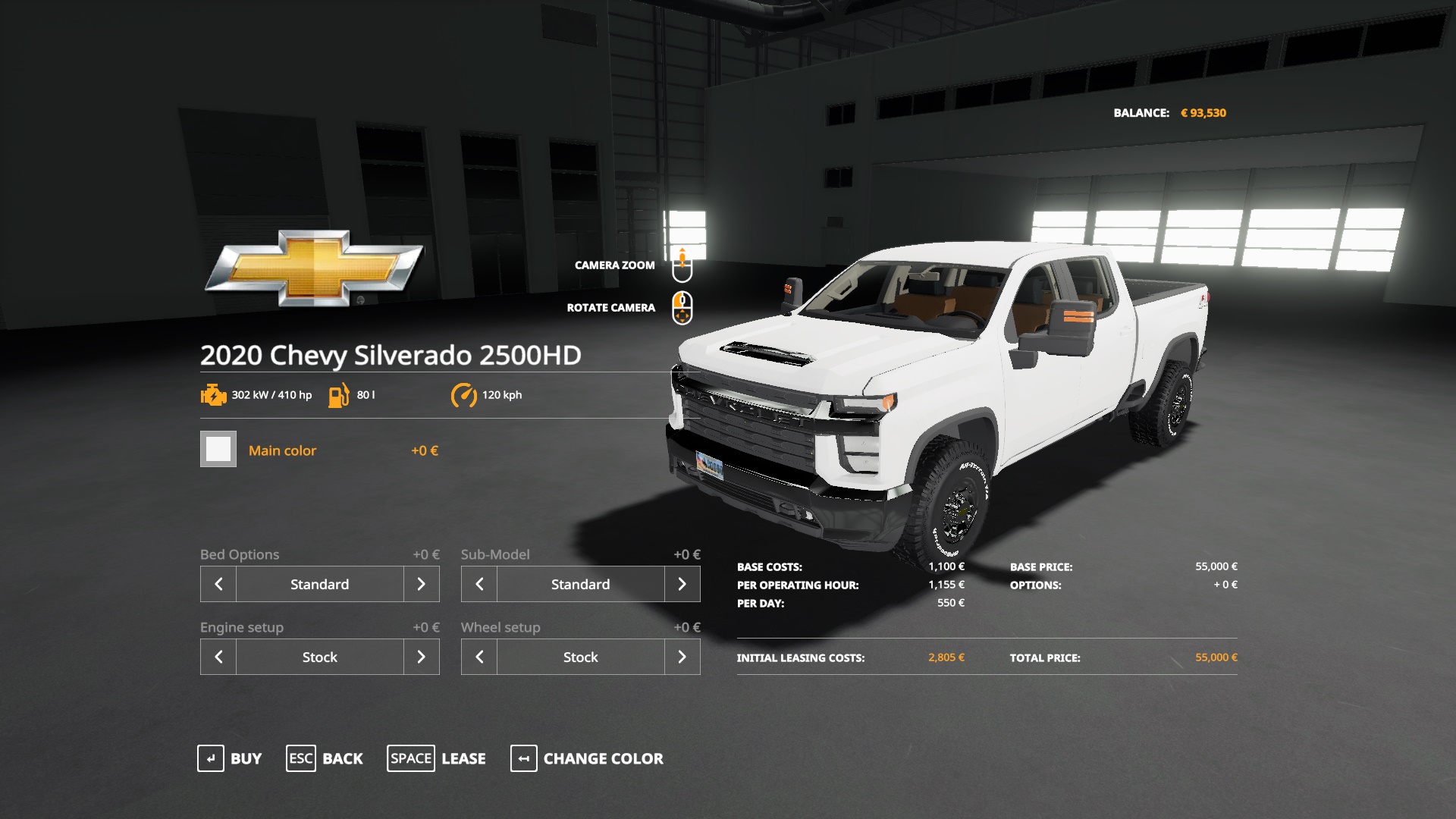Image resolution: width=1456 pixels, height=819 pixels.
Task: Click the Balance amount display
Action: [x=1204, y=112]
